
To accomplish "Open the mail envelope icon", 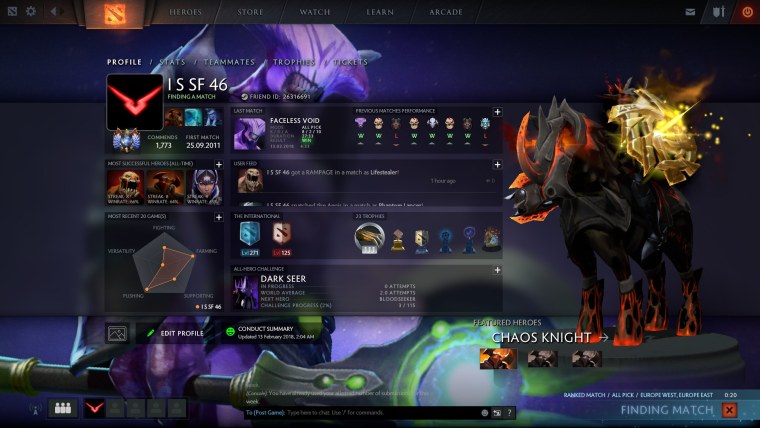I will tap(690, 12).
